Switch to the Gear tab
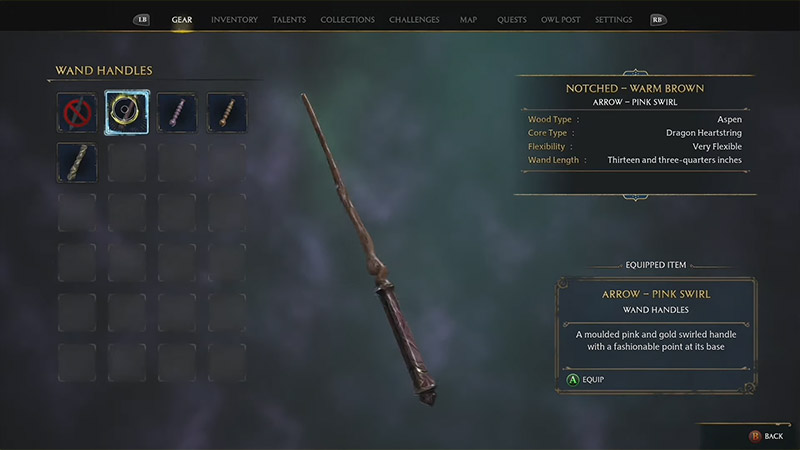 coord(182,20)
